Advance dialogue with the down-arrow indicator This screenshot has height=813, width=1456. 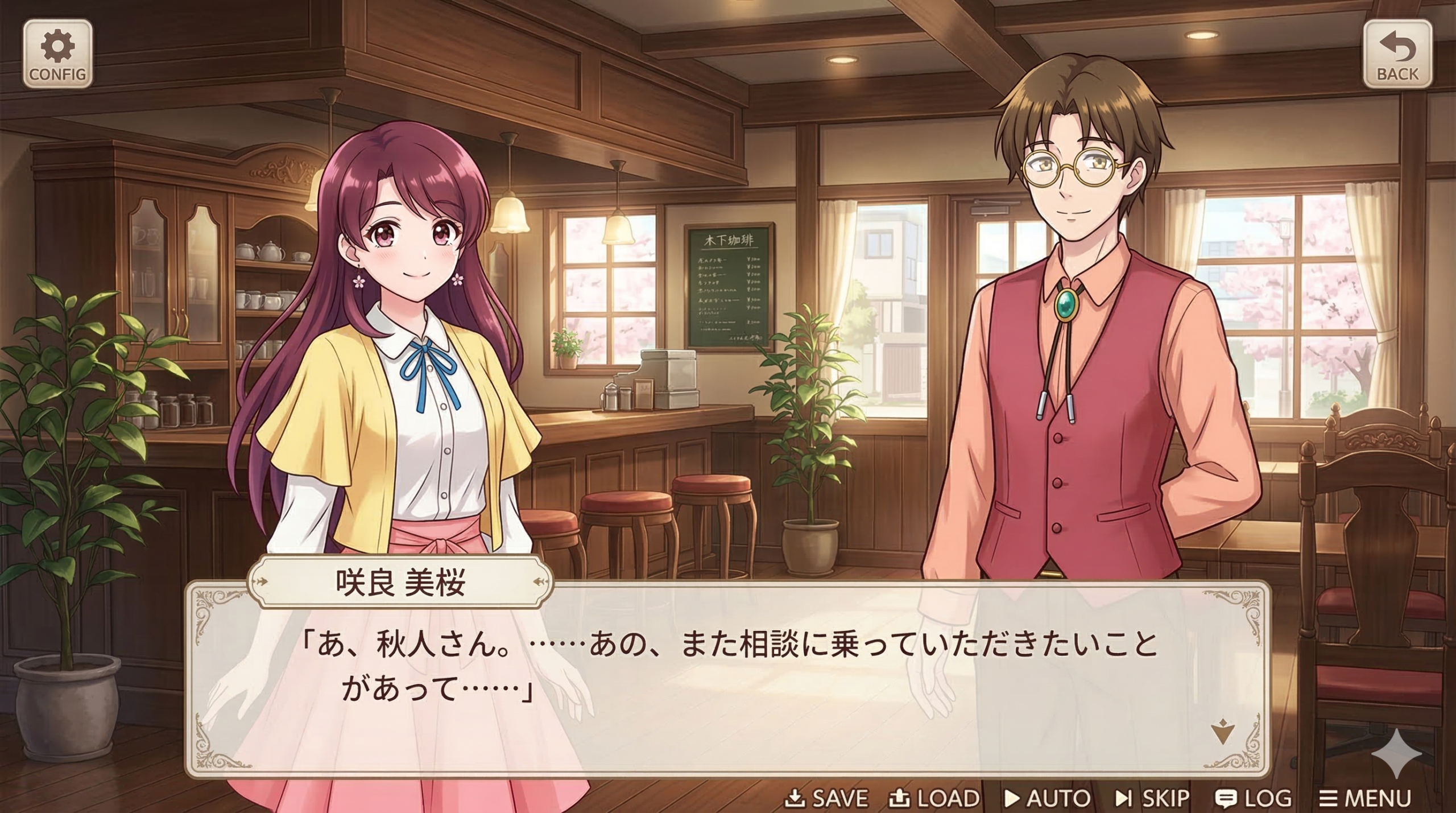[x=1222, y=732]
